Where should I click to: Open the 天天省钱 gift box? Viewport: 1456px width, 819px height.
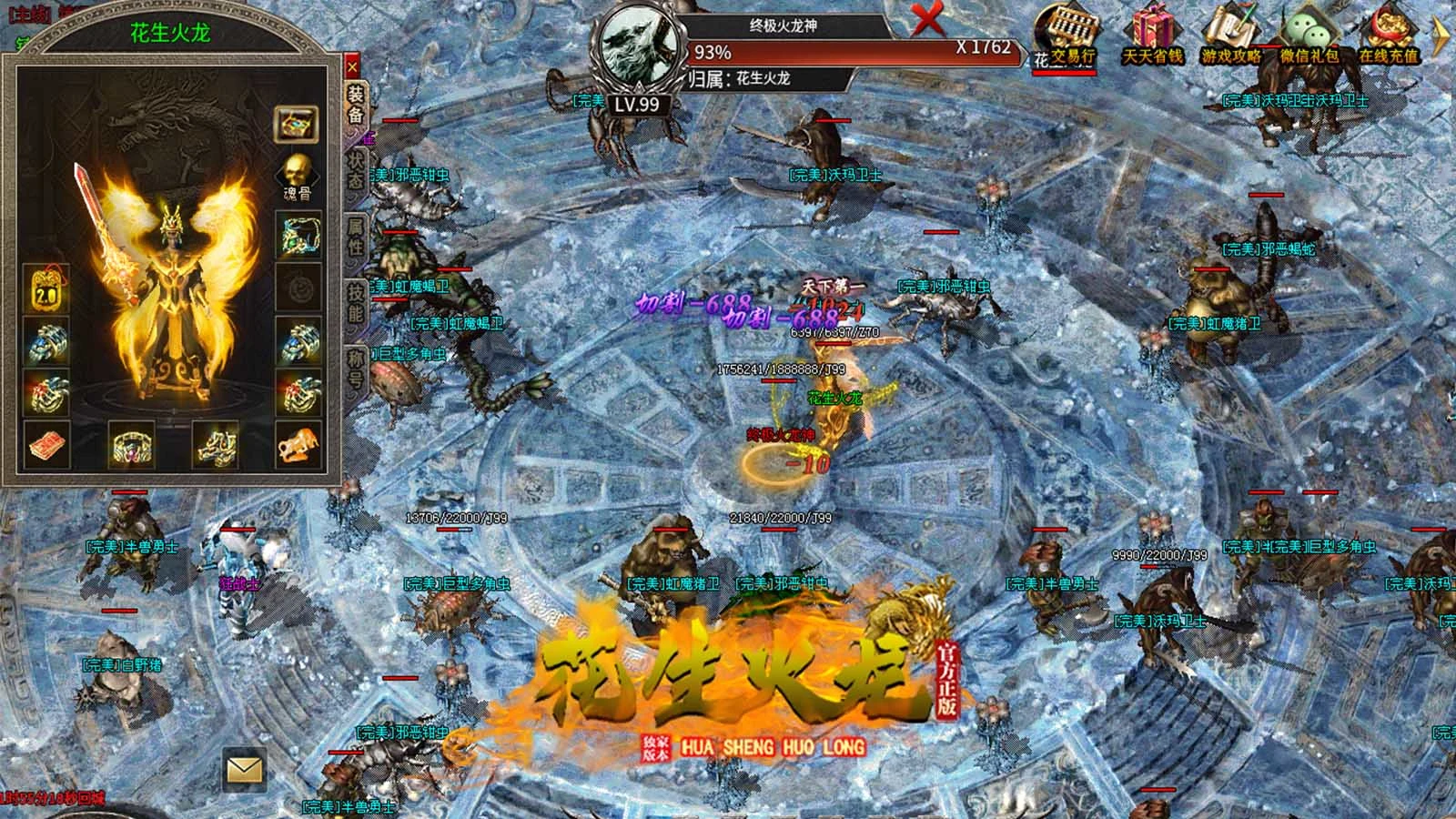coord(1151,36)
